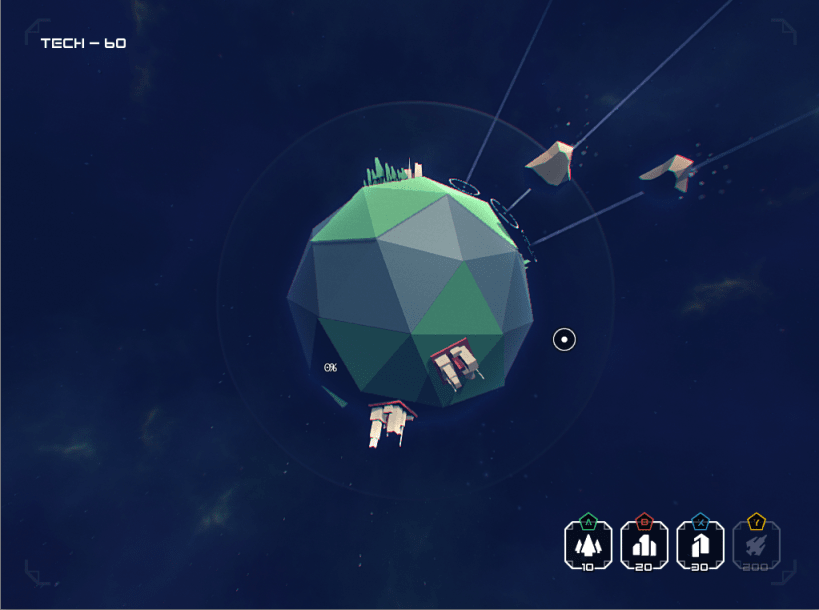Select the trees build option costing 10
The image size is (819, 610).
click(x=588, y=545)
